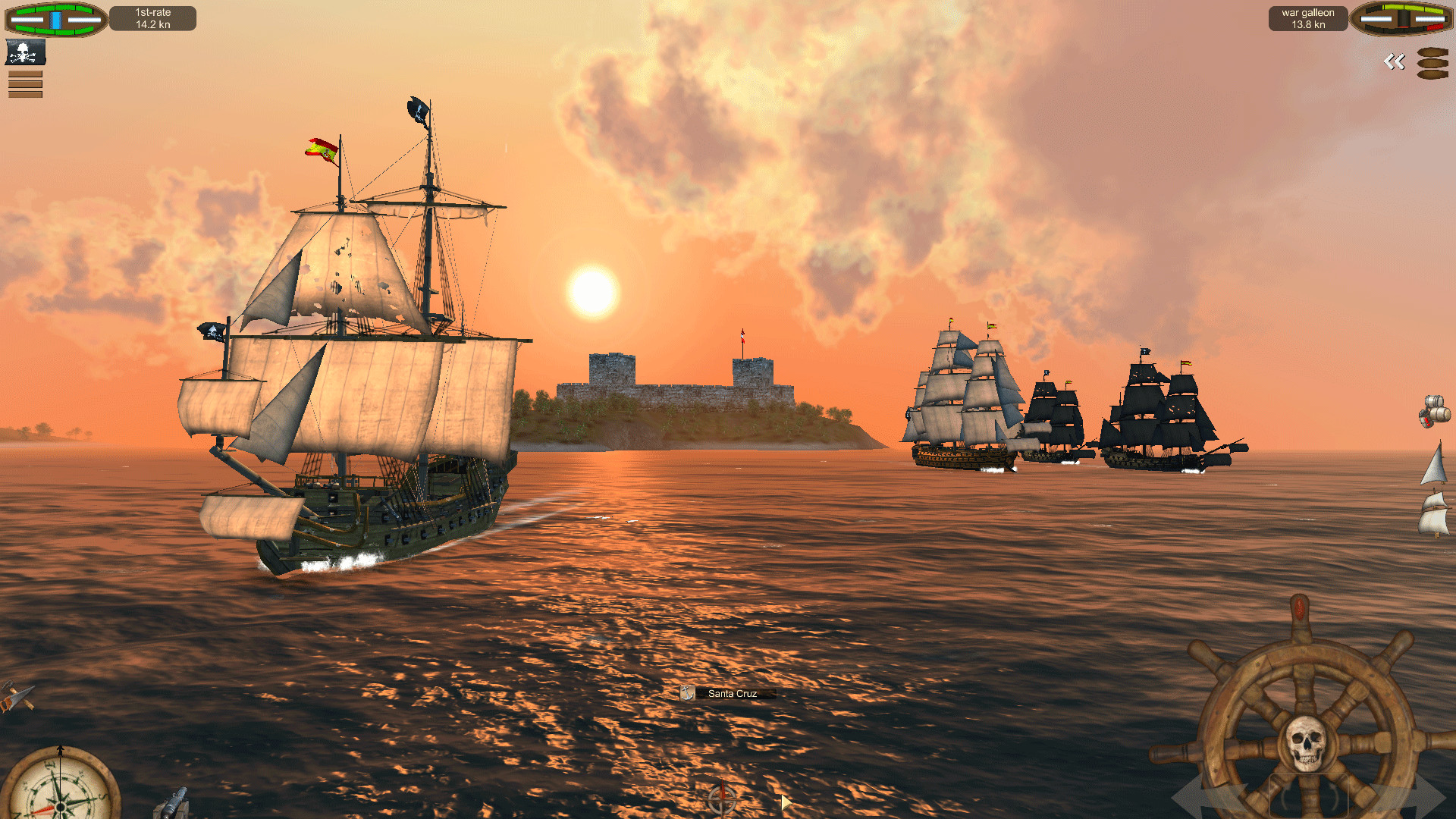
Task: Adjust the blue gauge on your ship status display
Action: click(55, 20)
